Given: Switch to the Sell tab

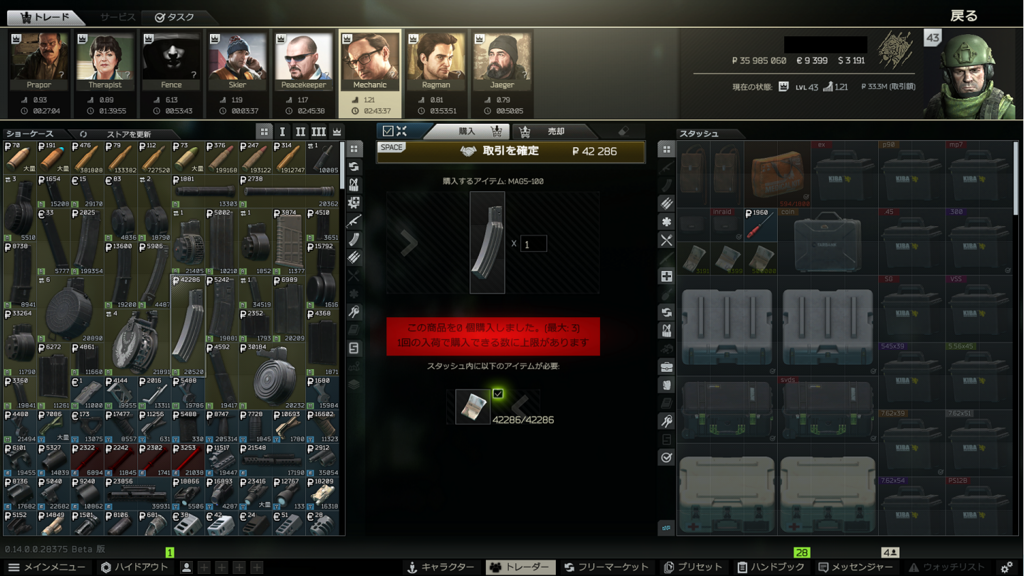Looking at the screenshot, I should click(547, 131).
